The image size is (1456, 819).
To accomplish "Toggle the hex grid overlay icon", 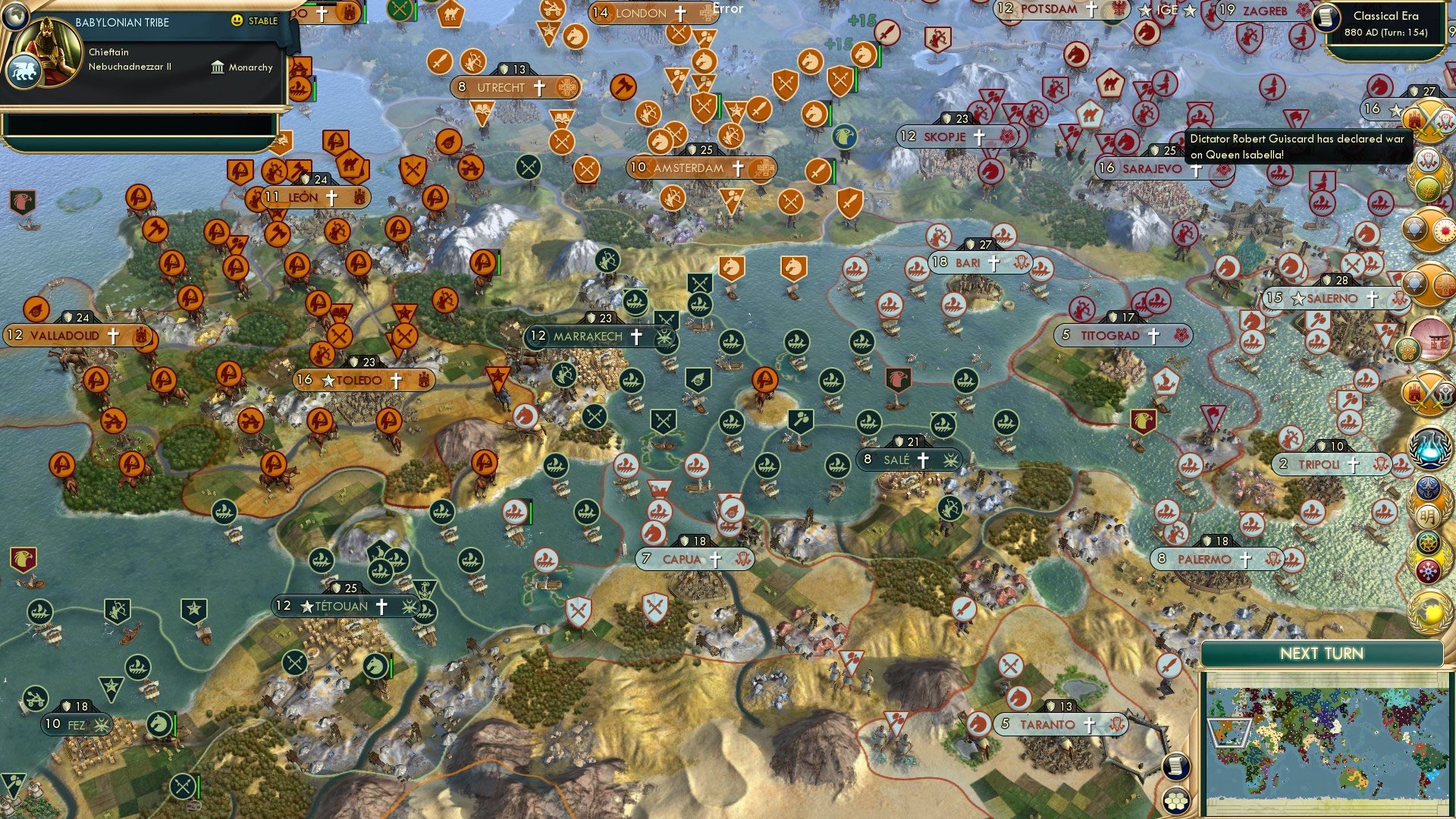I will pyautogui.click(x=1175, y=802).
